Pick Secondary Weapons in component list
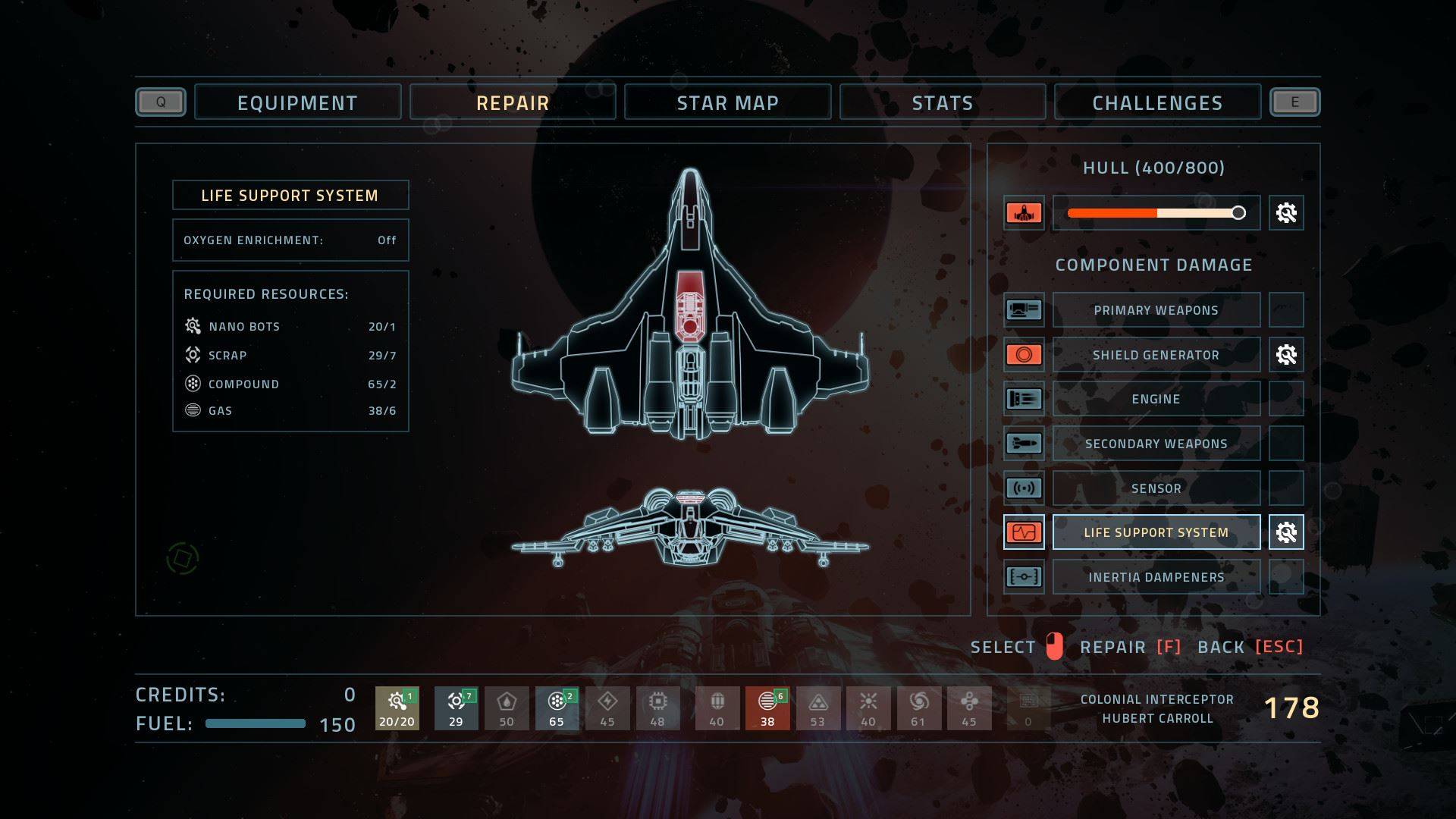Screen dimensions: 1456x819 pos(1156,444)
